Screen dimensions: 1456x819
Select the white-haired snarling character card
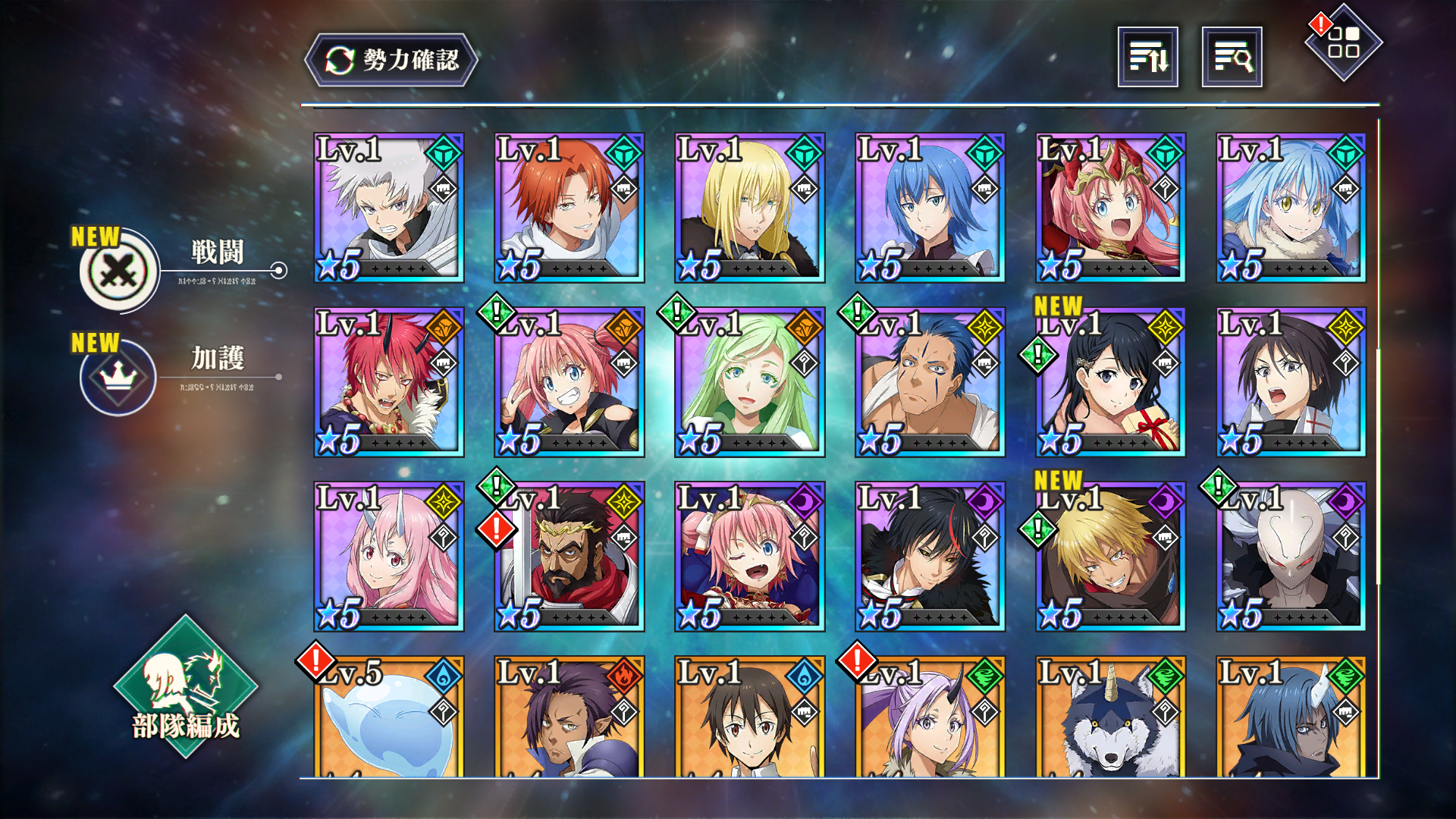click(x=388, y=208)
